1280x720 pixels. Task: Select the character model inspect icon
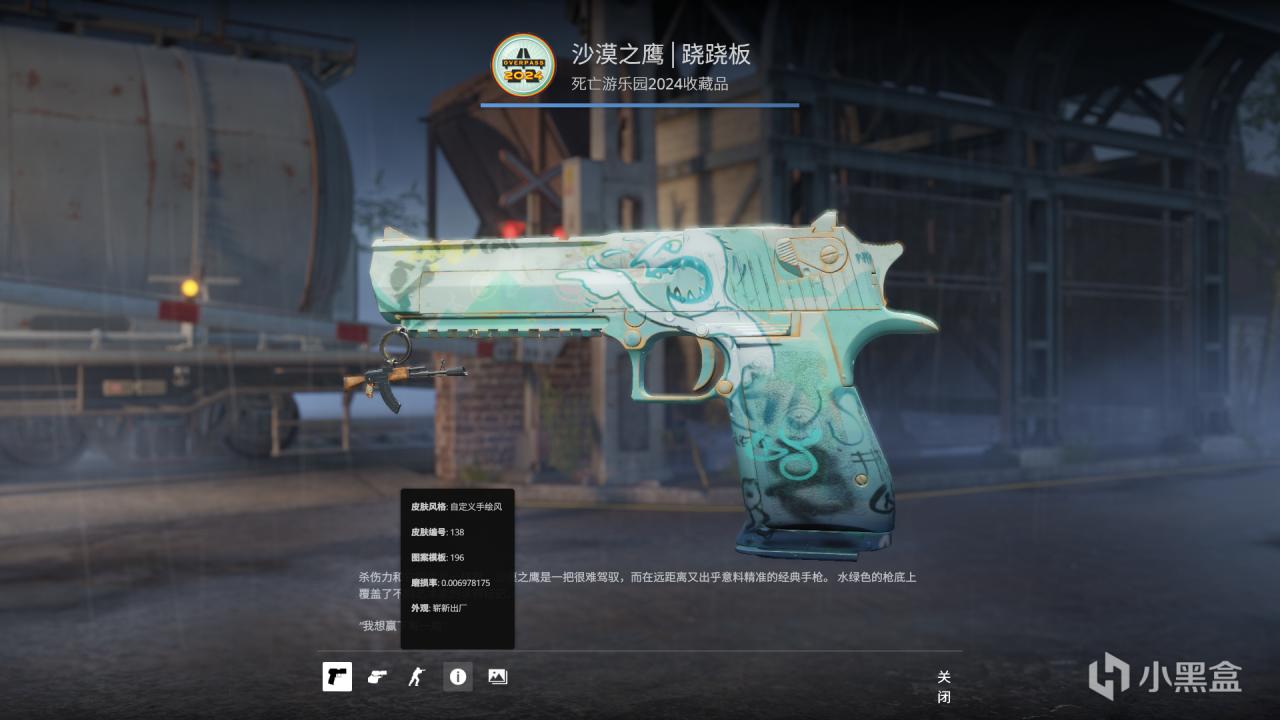click(x=417, y=676)
